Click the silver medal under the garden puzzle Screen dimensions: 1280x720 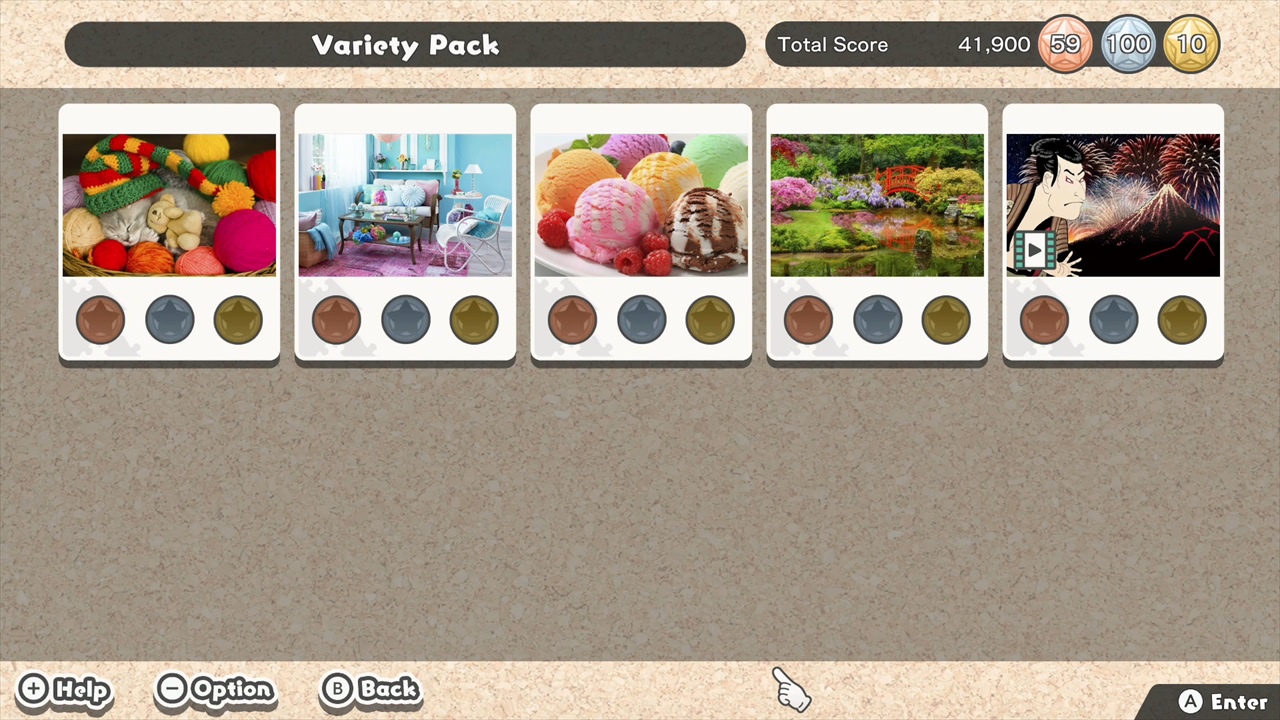tap(877, 318)
